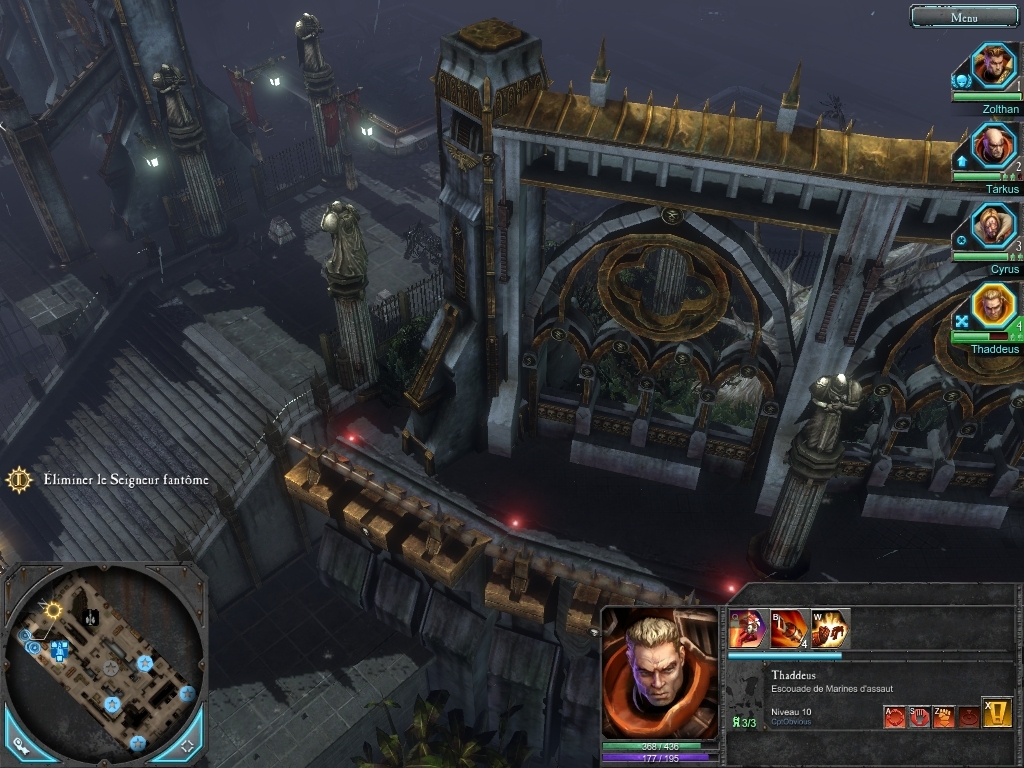Activate the Q ability icon
The width and height of the screenshot is (1024, 768).
(x=748, y=629)
